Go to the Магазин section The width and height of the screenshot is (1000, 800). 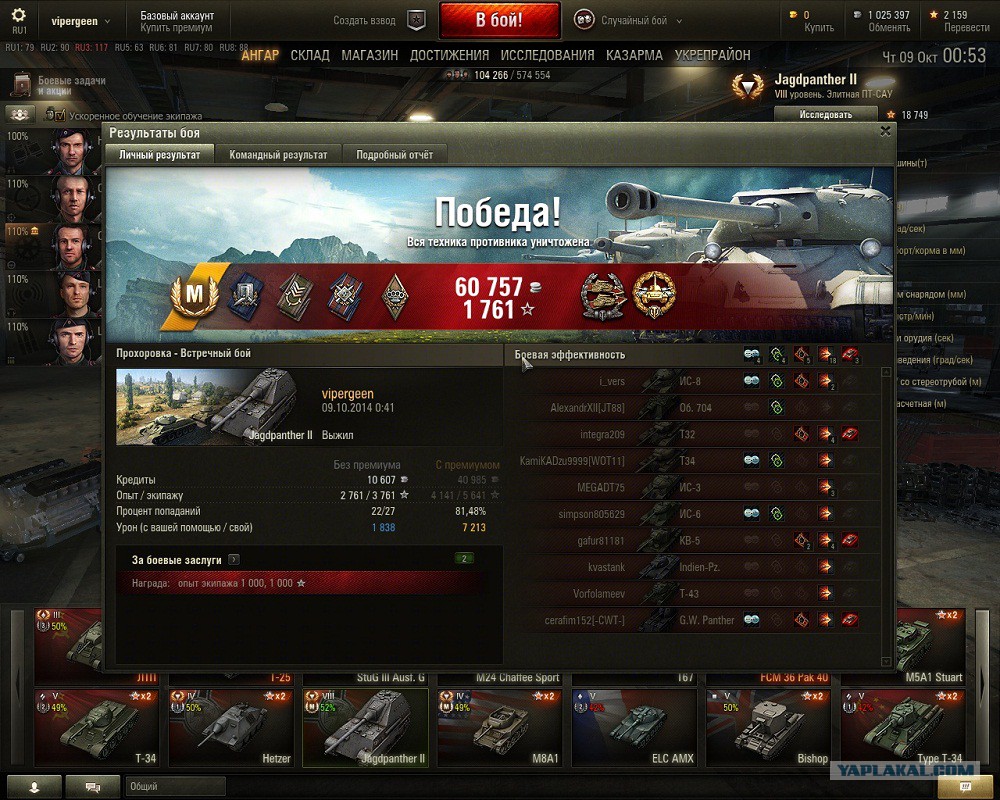tap(369, 55)
